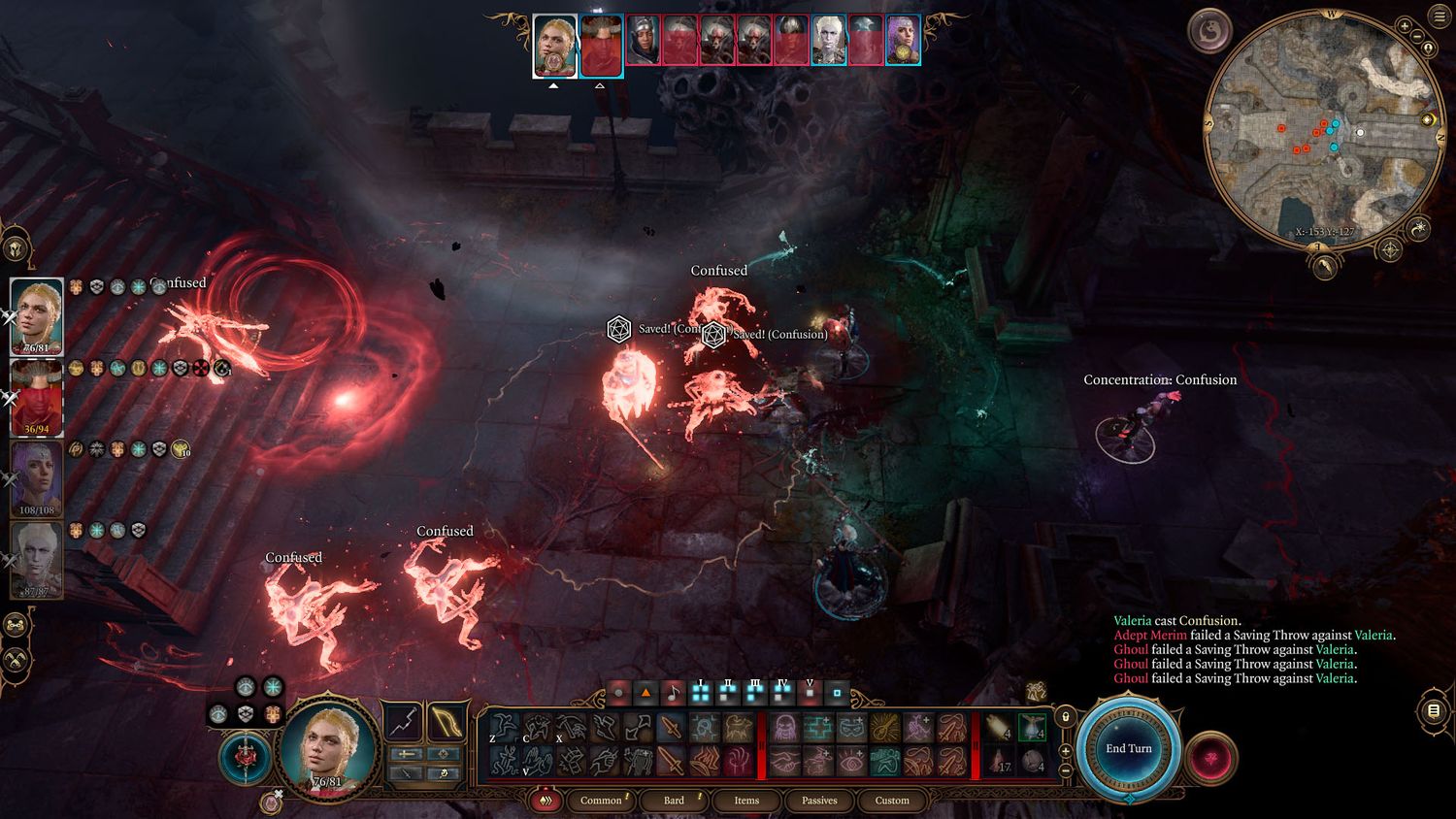Zoom in the minimap with plus button
The width and height of the screenshot is (1456, 819).
[1405, 26]
